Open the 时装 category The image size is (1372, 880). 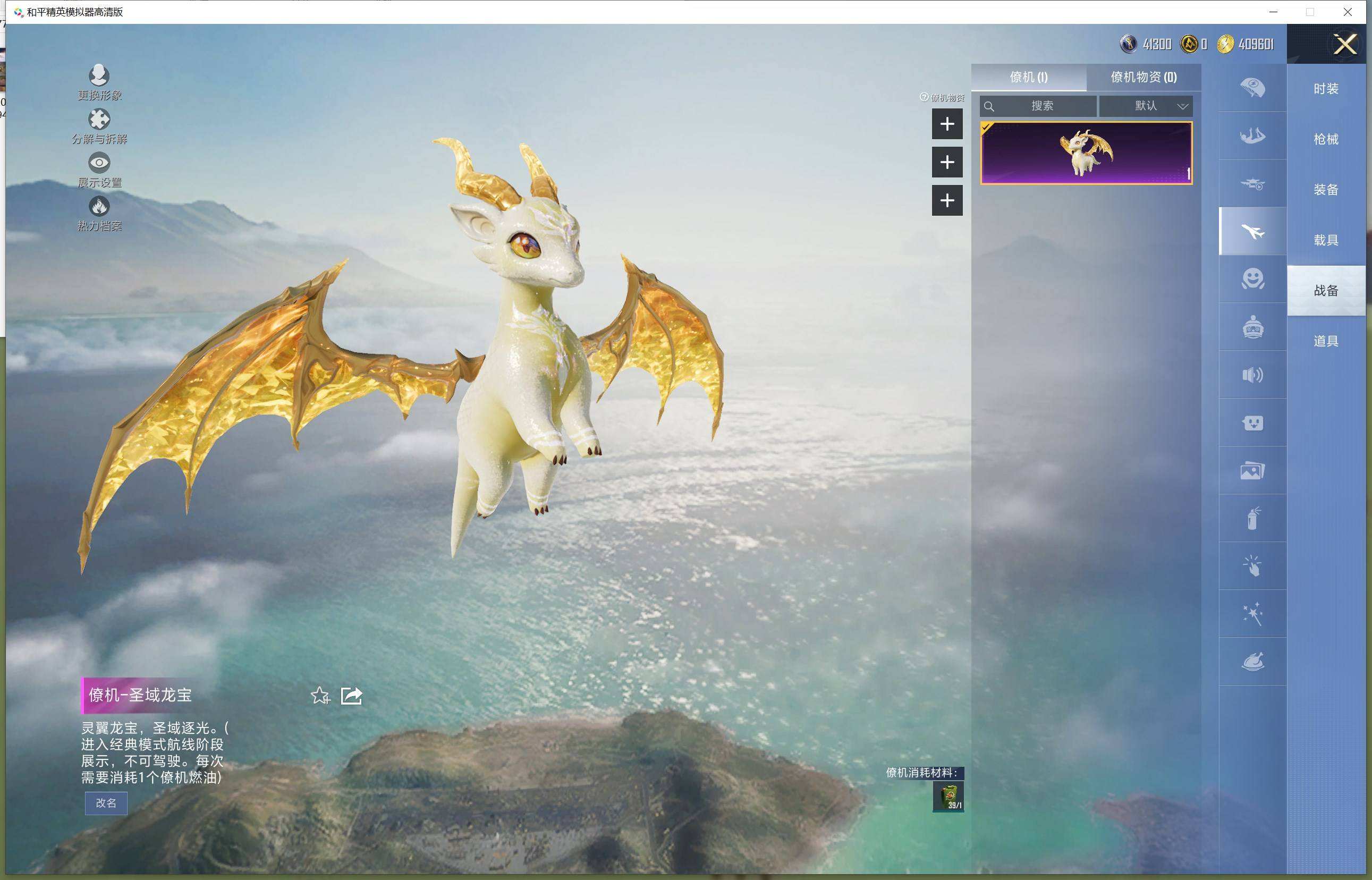click(1326, 89)
